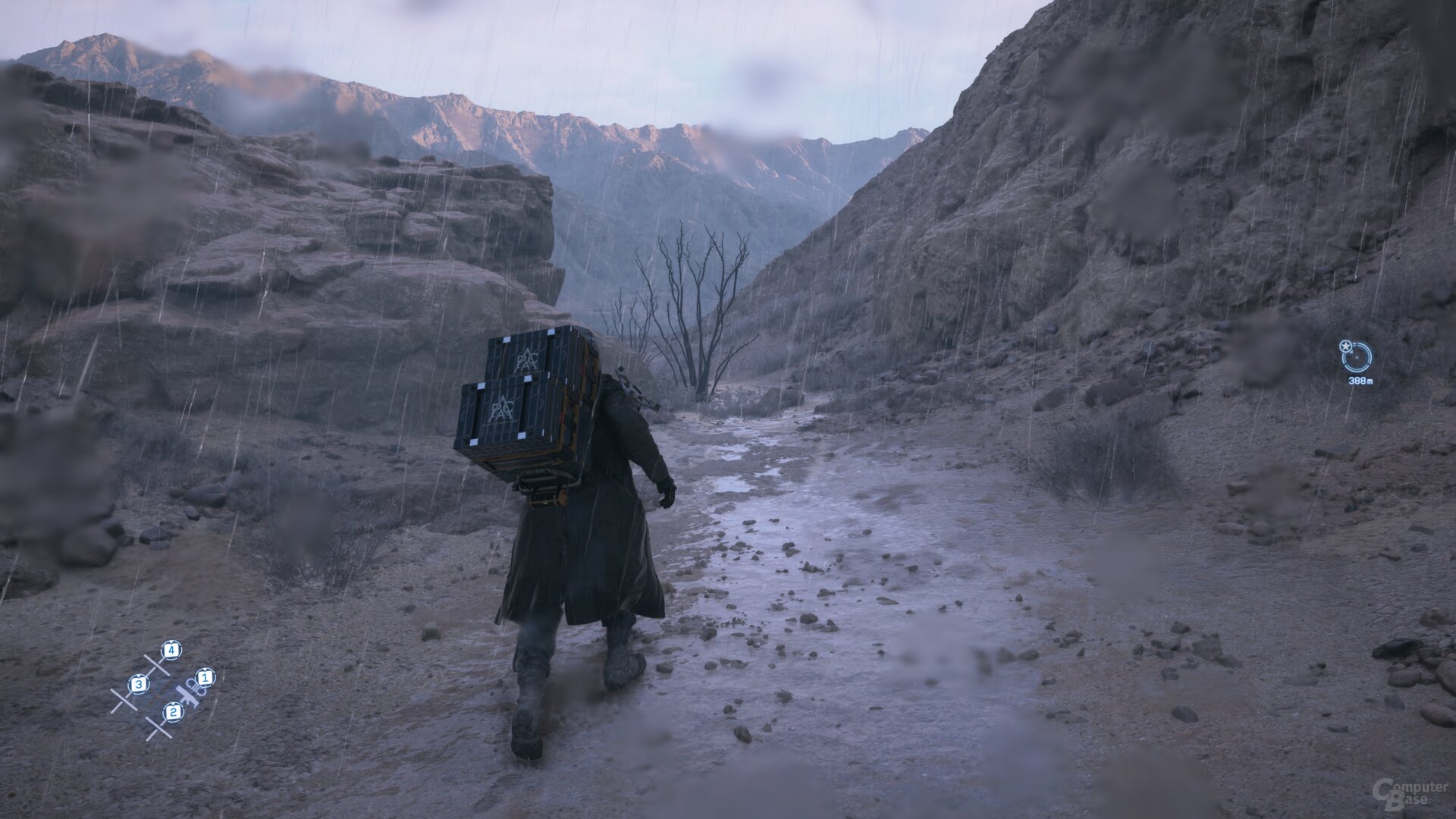1456x819 pixels.
Task: Toggle the equipment in slot 3
Action: point(139,685)
